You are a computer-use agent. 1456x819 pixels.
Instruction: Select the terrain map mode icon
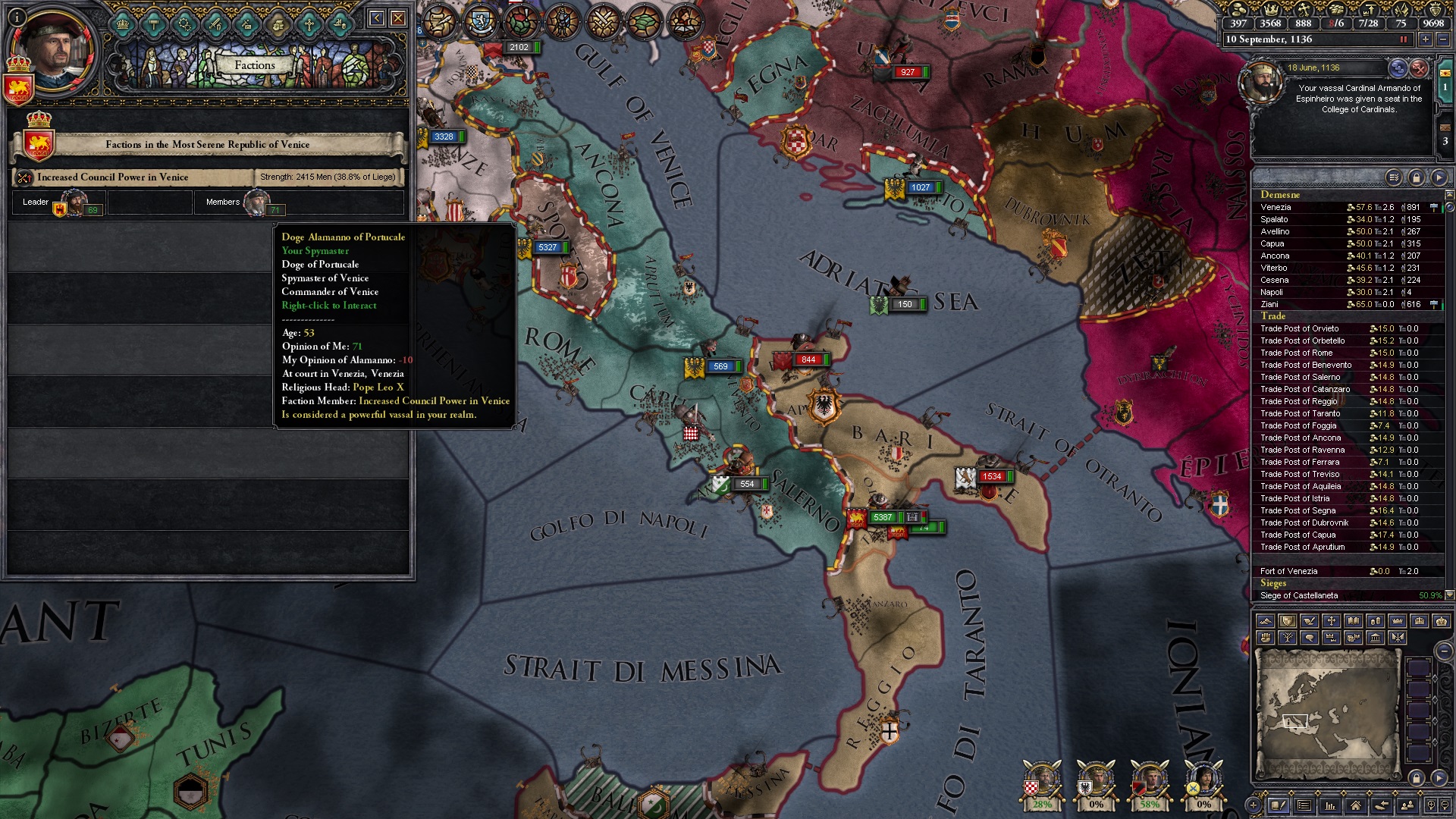(1266, 620)
